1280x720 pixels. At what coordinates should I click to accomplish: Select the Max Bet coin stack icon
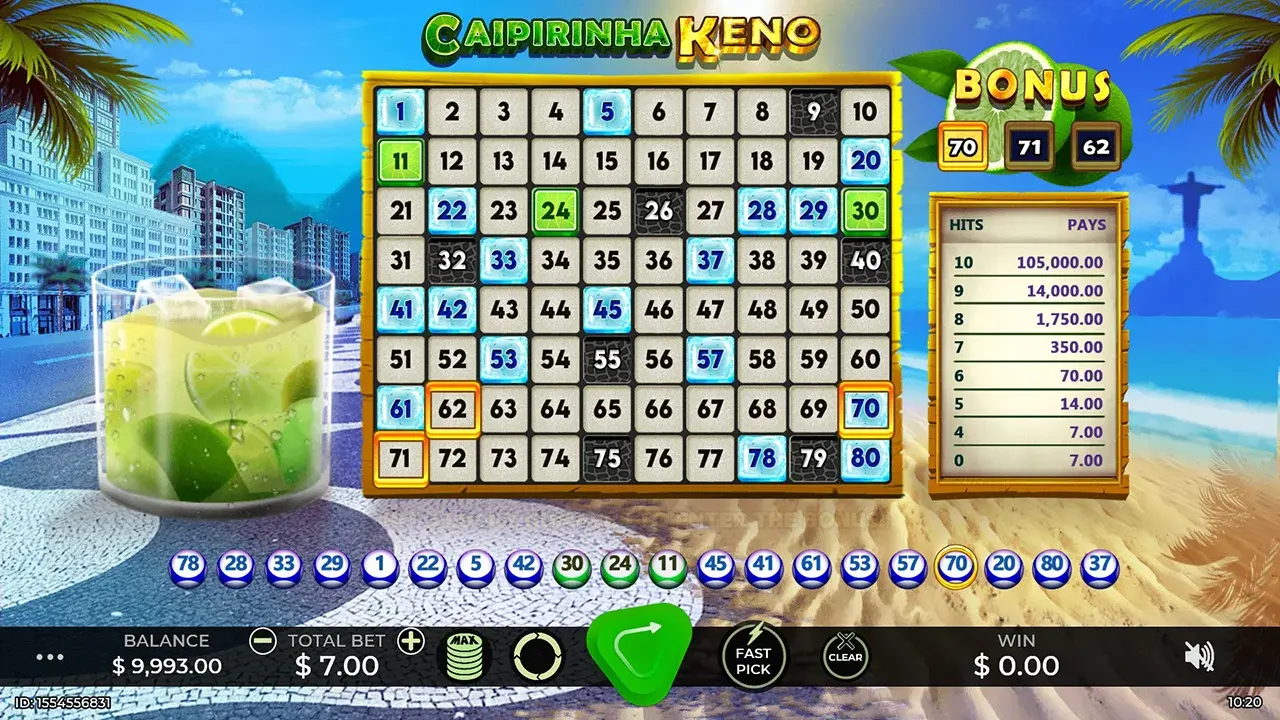tap(465, 655)
